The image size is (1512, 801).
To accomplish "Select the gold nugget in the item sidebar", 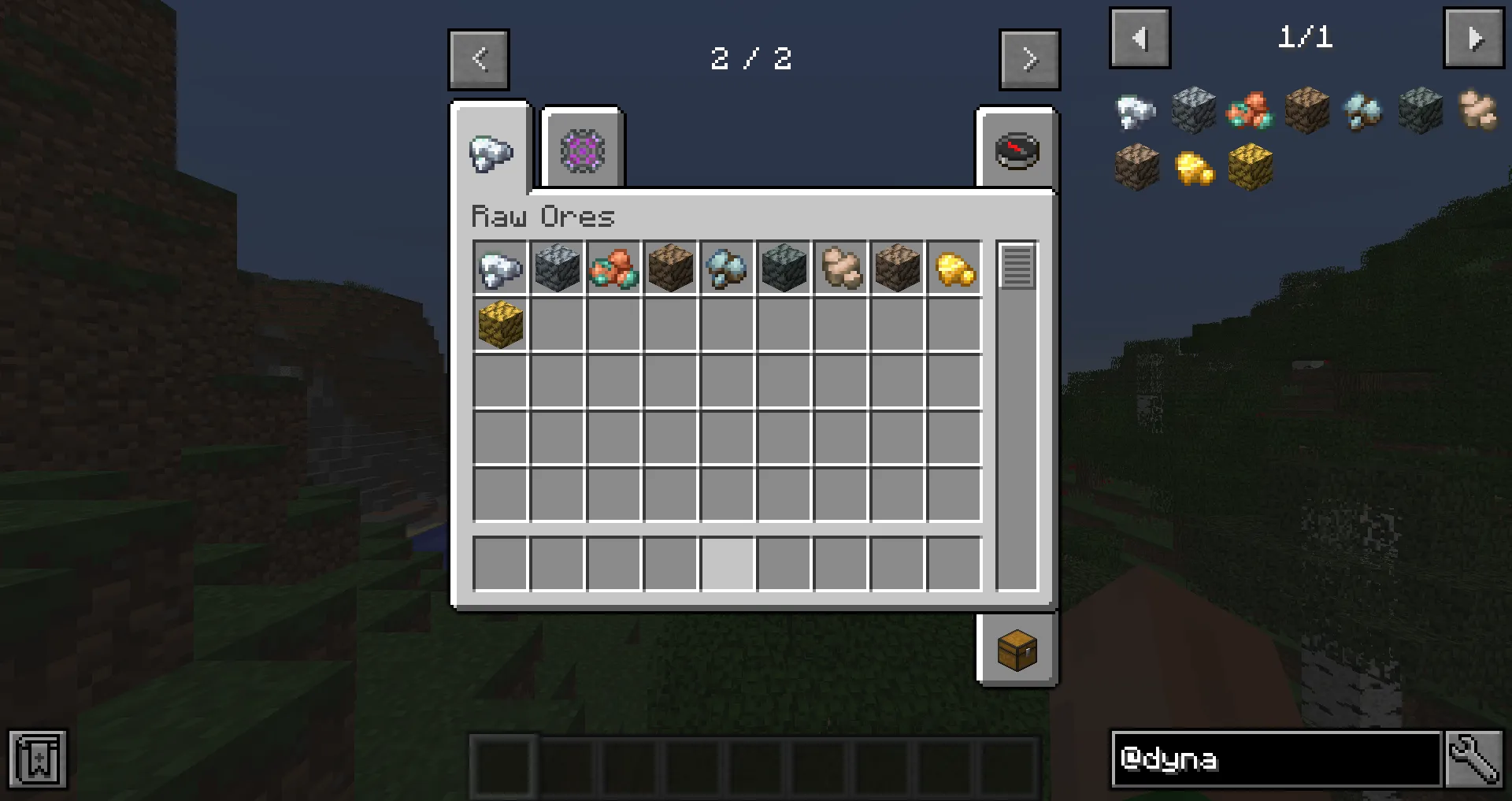I will point(1194,168).
